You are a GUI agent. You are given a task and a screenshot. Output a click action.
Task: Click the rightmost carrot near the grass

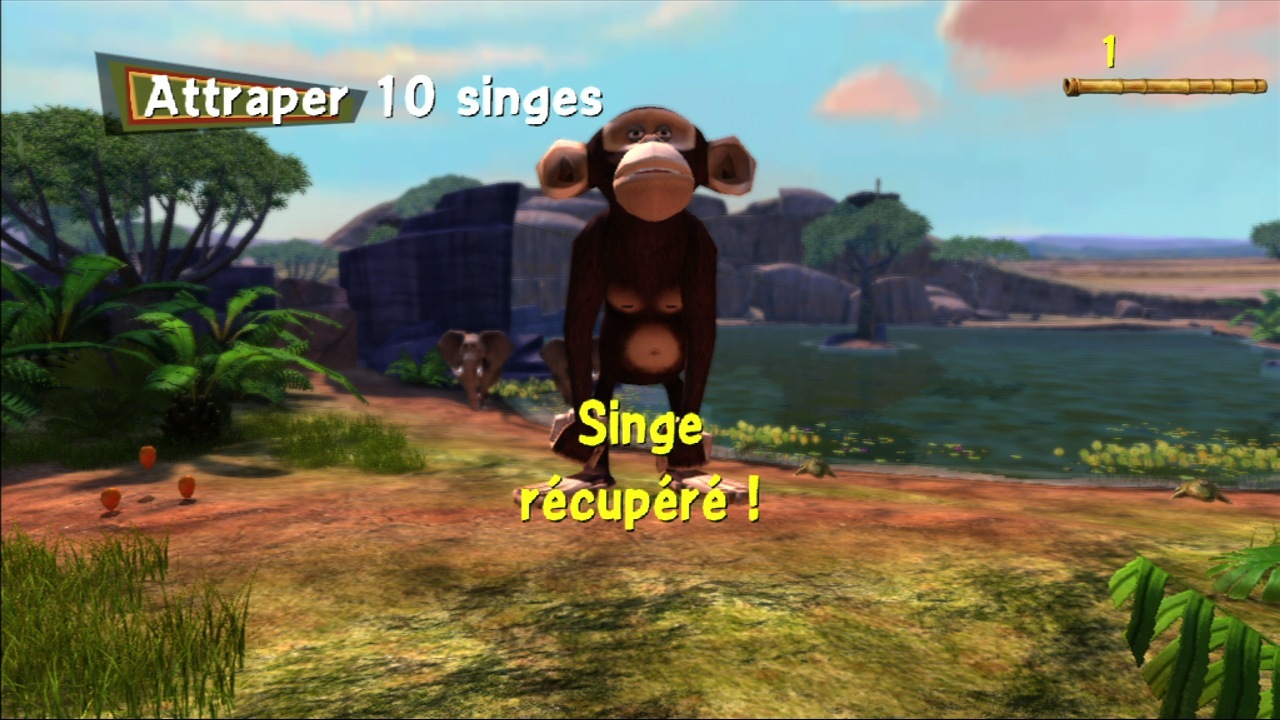pyautogui.click(x=186, y=486)
